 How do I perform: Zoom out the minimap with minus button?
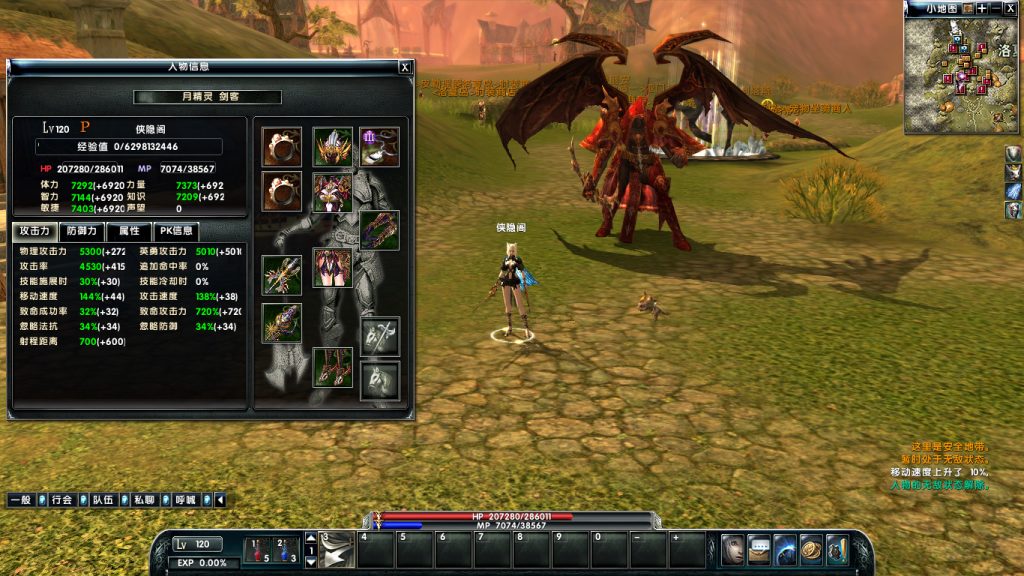(x=997, y=8)
